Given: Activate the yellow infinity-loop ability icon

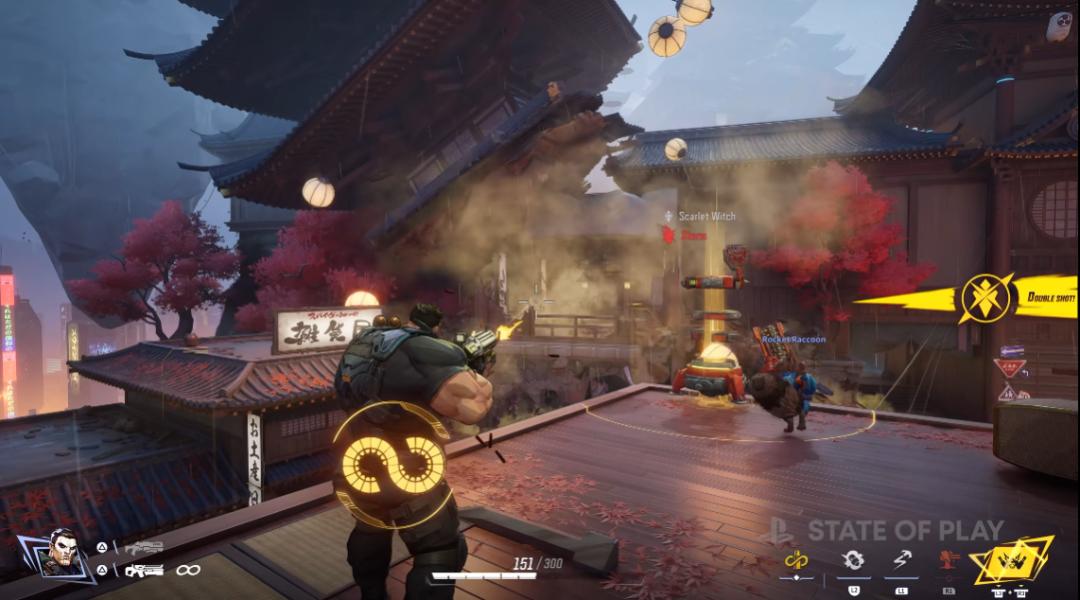Looking at the screenshot, I should tap(796, 559).
